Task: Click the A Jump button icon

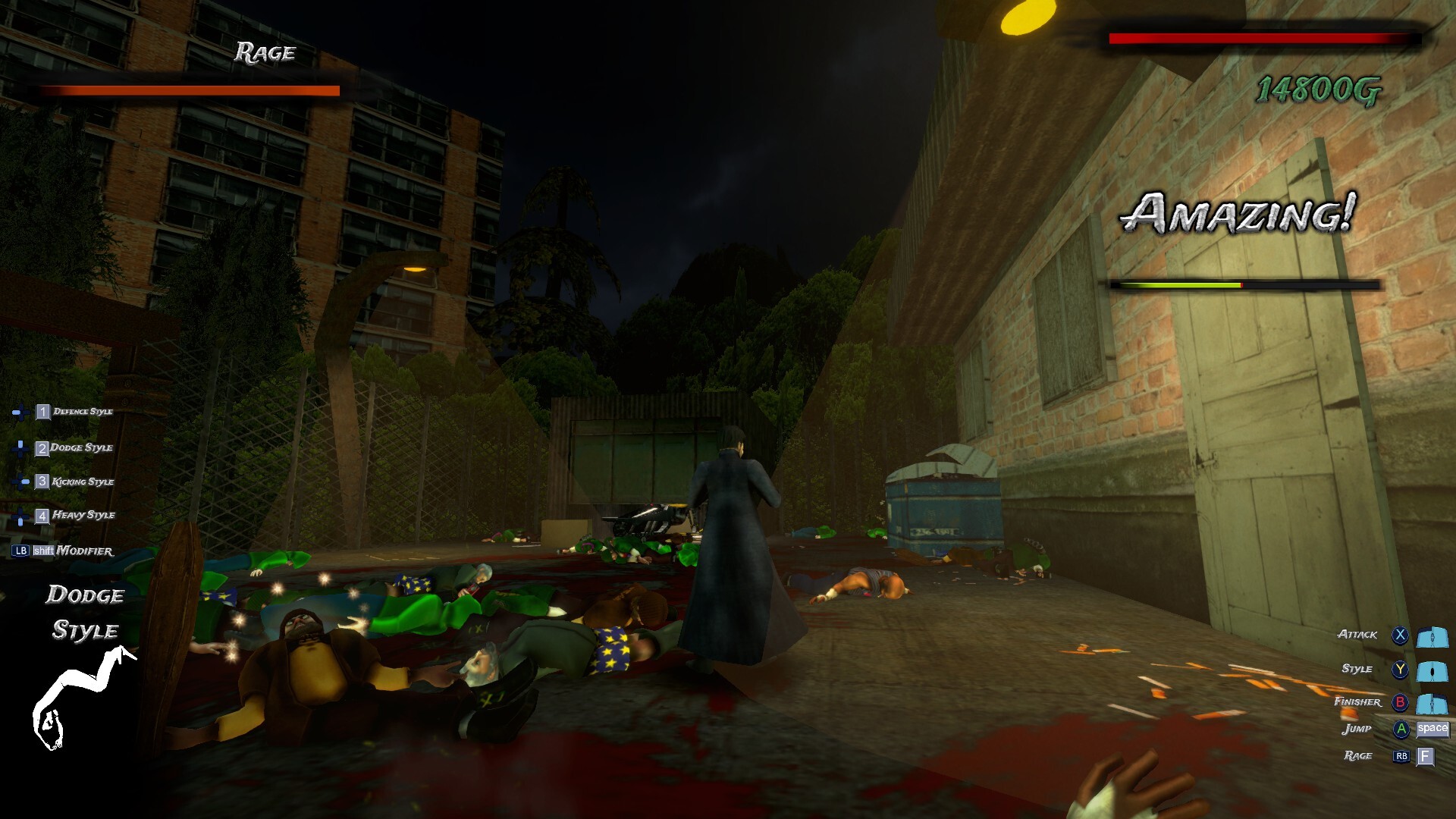Action: coord(1400,729)
